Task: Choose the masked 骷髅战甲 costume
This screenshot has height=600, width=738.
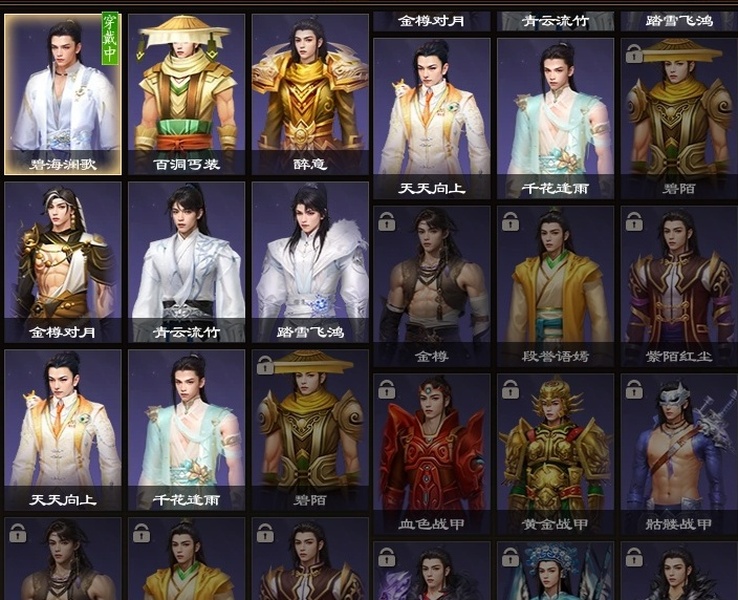Action: point(679,454)
